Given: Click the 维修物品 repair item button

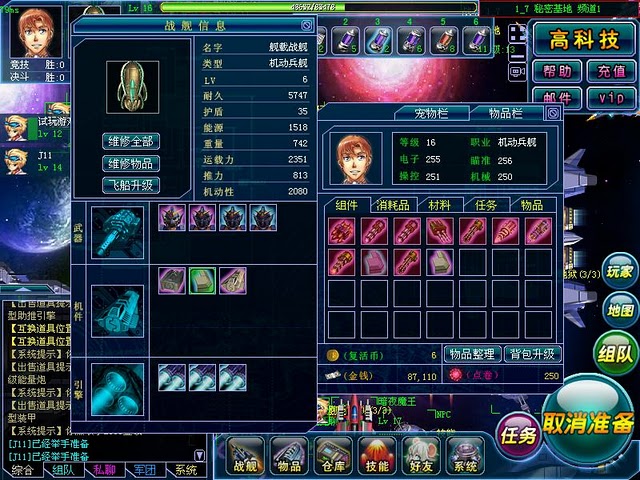Looking at the screenshot, I should click(131, 164).
